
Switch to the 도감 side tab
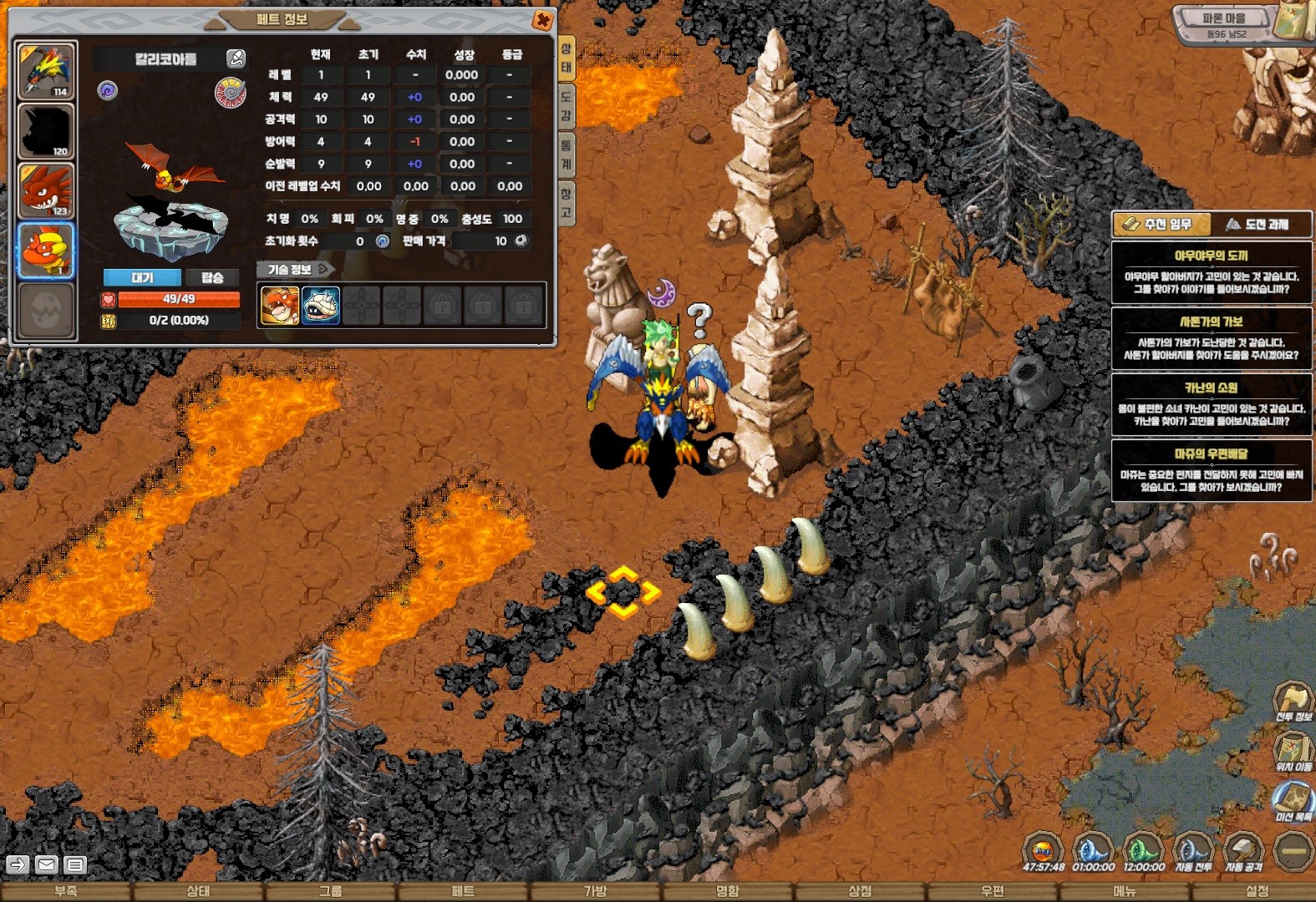click(566, 106)
